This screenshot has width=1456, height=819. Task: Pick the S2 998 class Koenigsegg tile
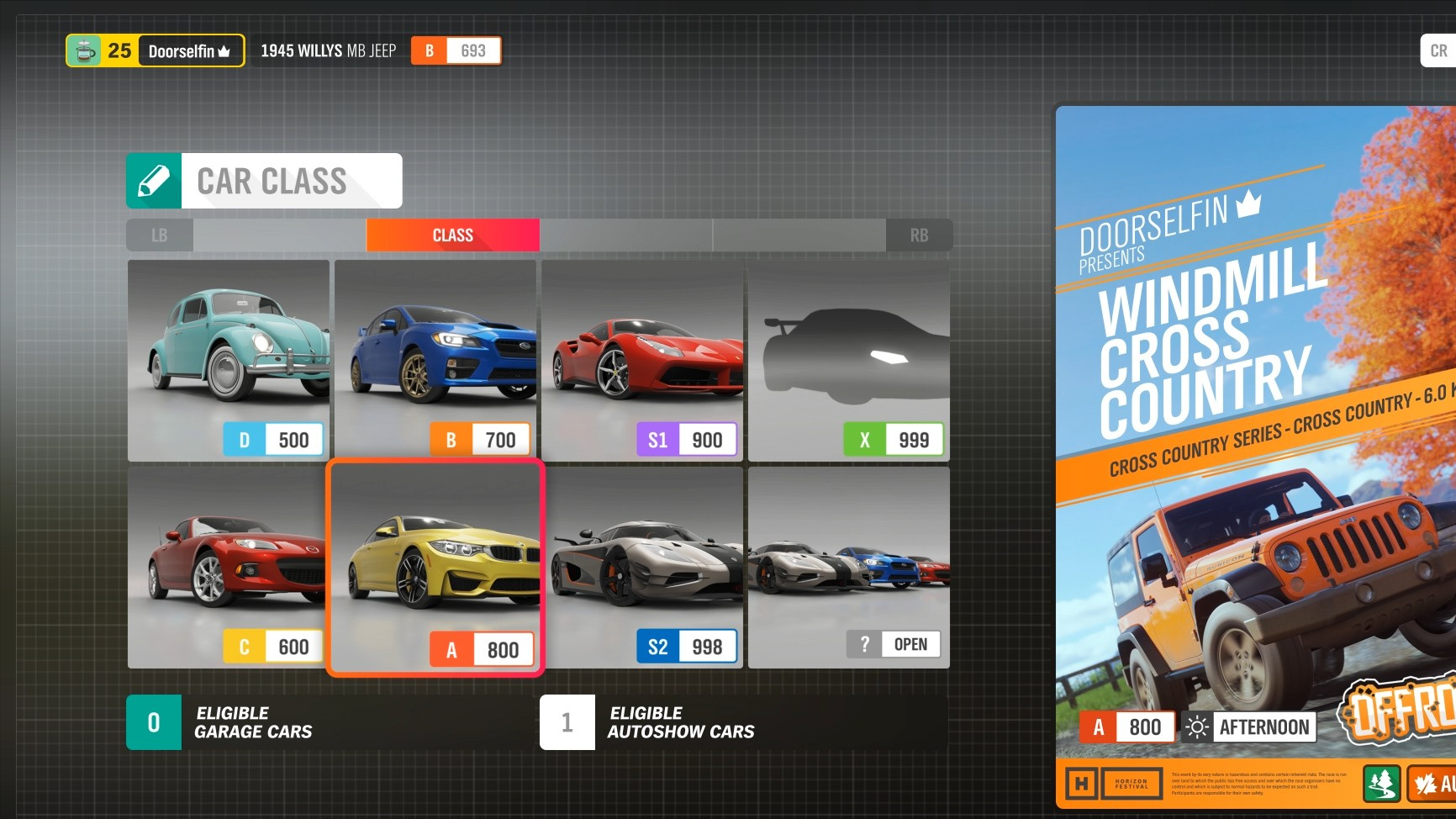(641, 567)
